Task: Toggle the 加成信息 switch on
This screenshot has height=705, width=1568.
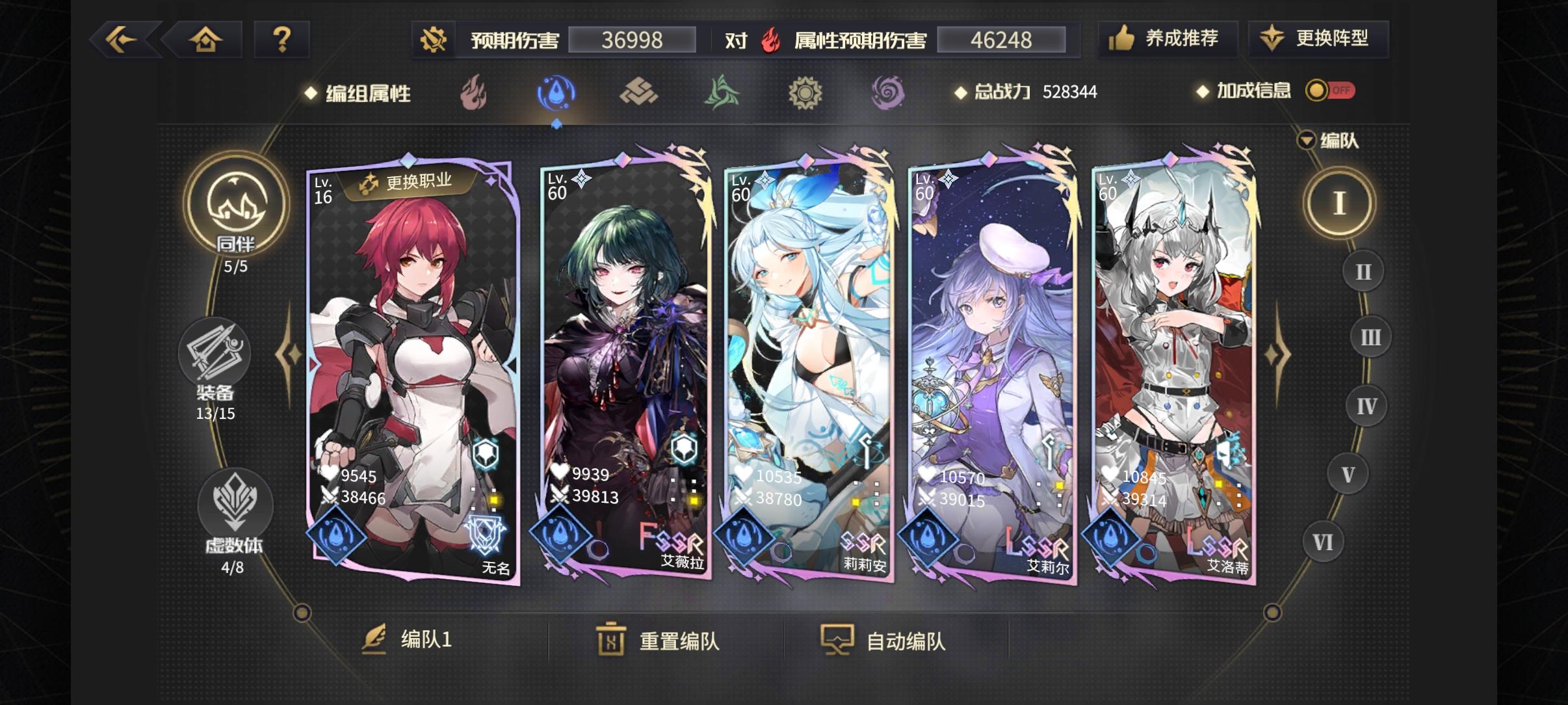Action: (1328, 91)
